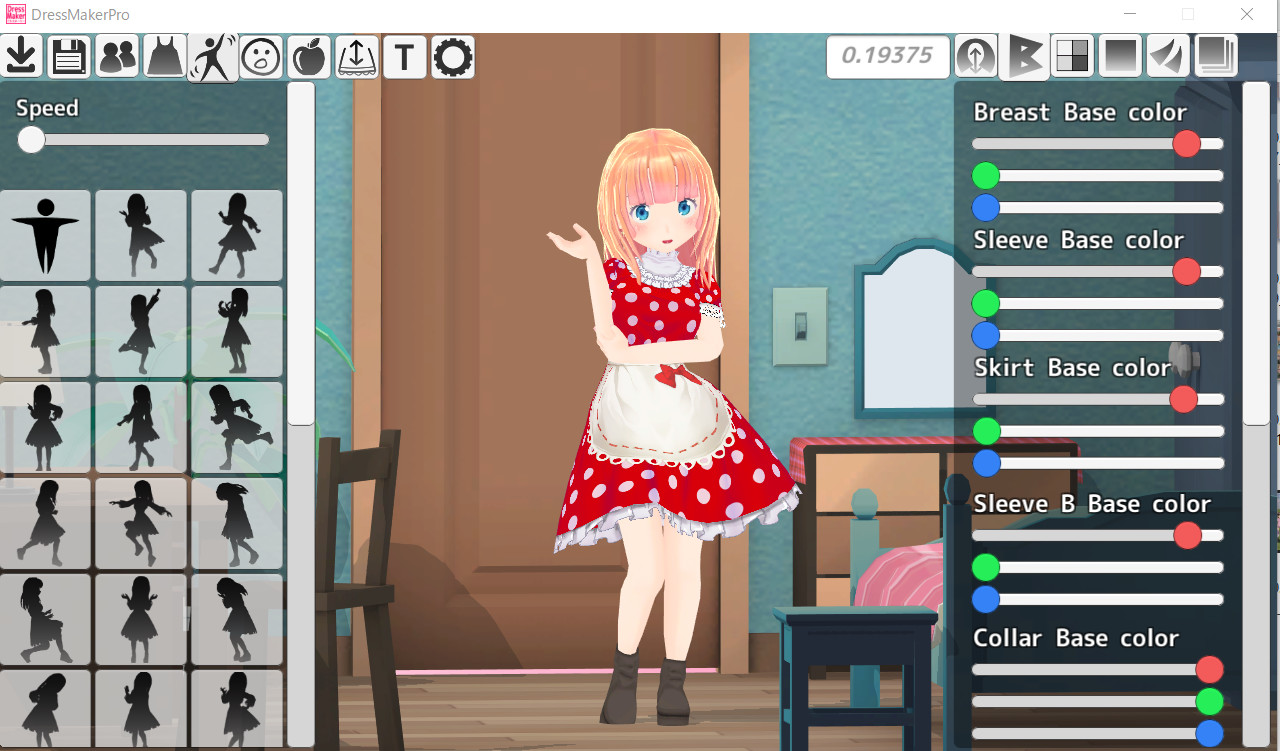Click the import/download arrow icon

pos(21,57)
